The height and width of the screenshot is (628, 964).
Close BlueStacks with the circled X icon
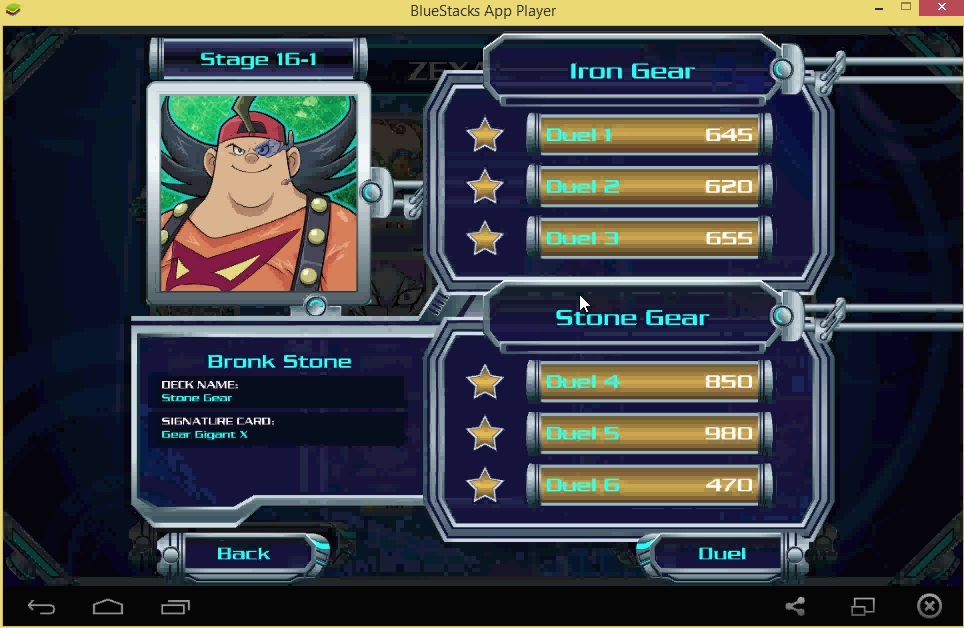[929, 606]
